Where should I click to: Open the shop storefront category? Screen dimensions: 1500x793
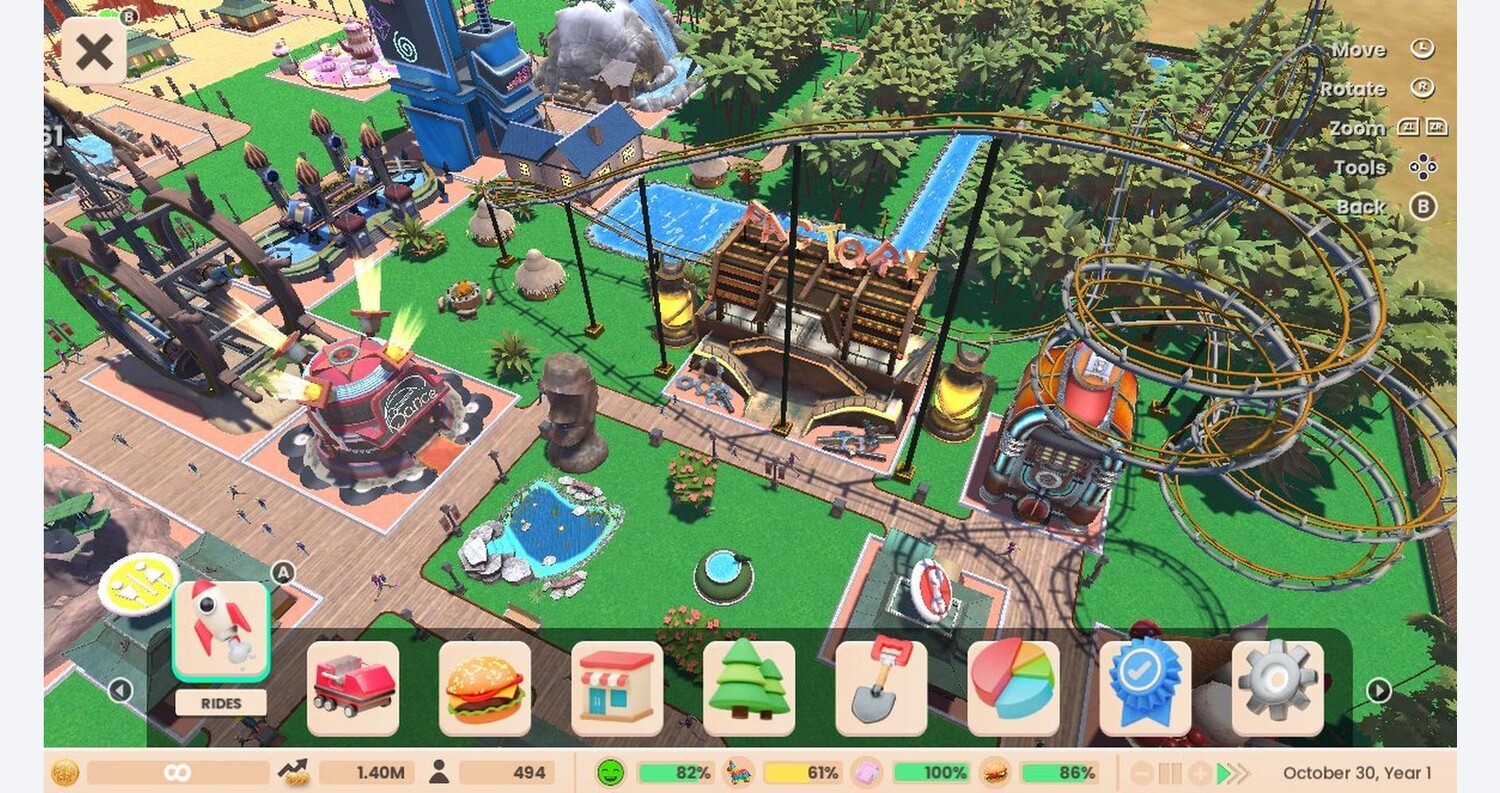[x=616, y=688]
